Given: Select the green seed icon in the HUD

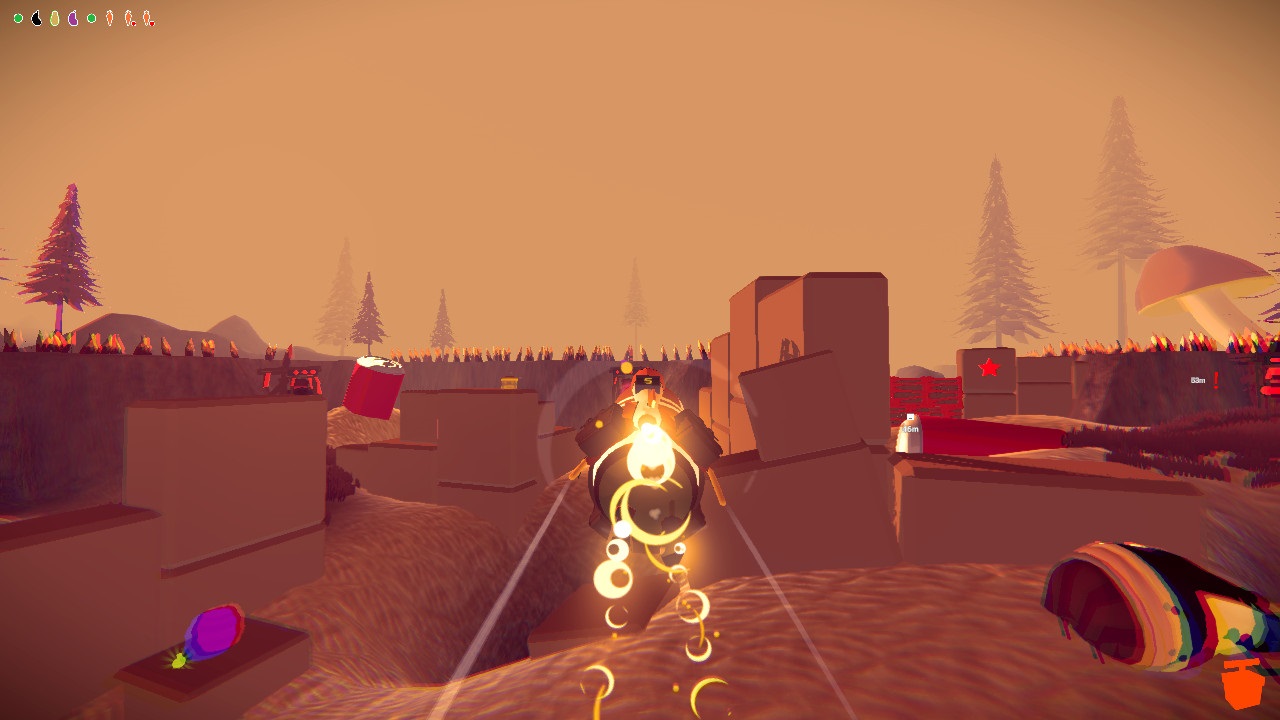Looking at the screenshot, I should [17, 17].
